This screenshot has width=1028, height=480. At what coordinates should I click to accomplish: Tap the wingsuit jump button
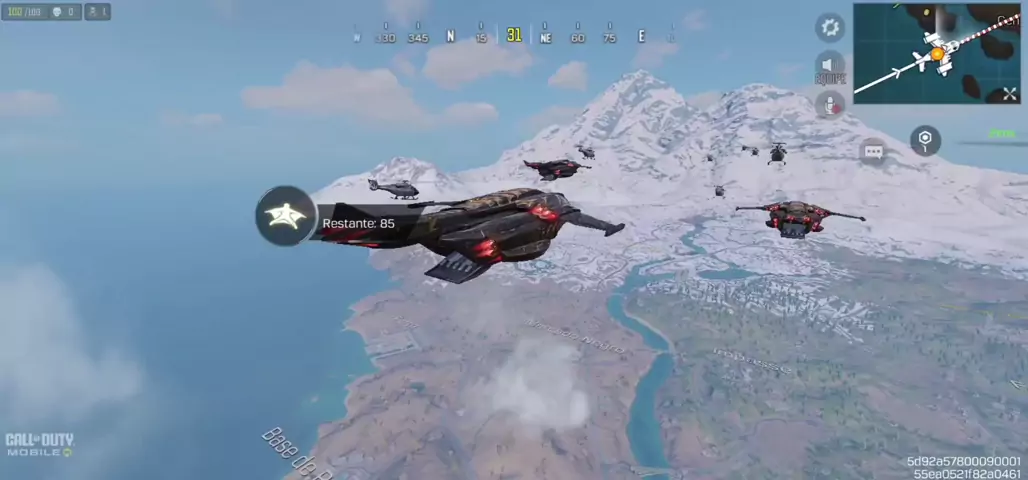(286, 216)
